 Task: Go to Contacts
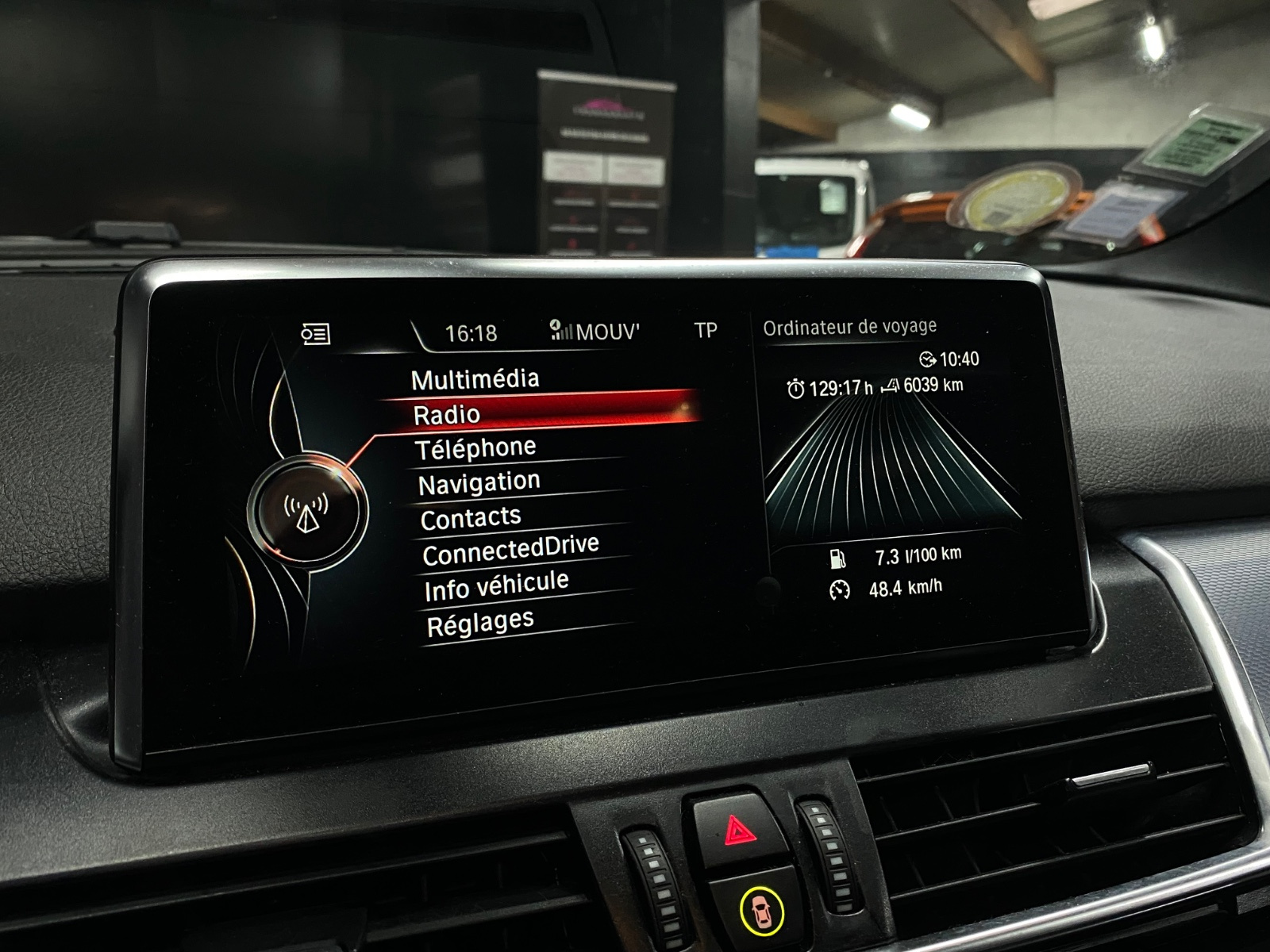point(471,519)
